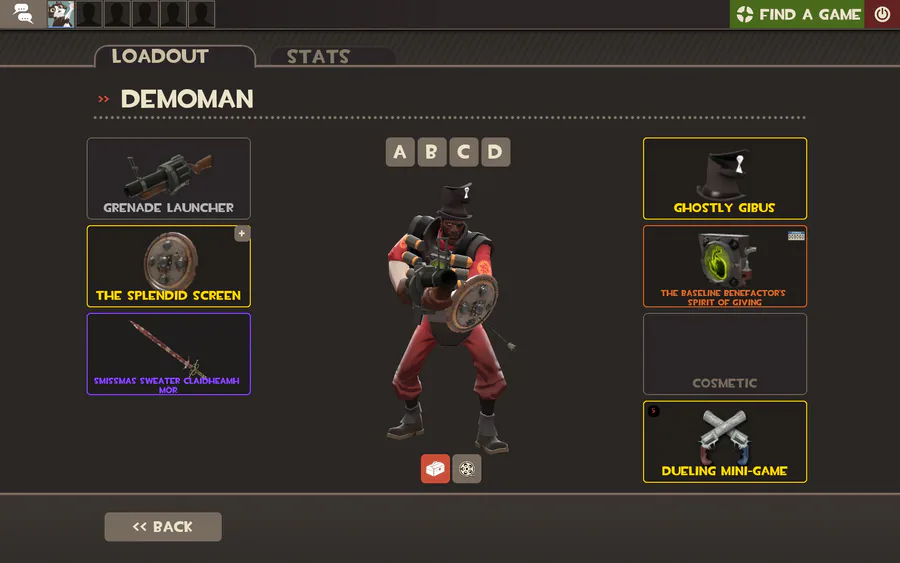Switch to loadout preset B
The height and width of the screenshot is (563, 900).
[x=432, y=152]
